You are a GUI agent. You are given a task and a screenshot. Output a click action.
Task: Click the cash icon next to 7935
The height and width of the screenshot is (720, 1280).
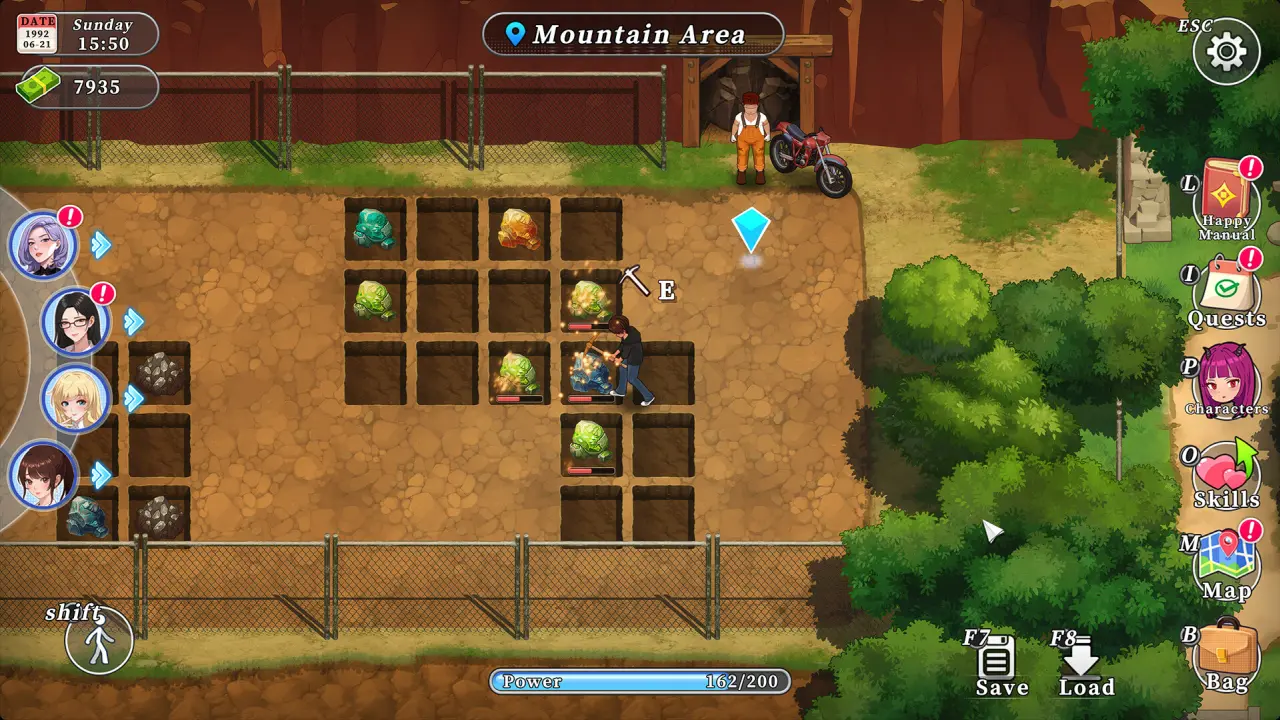38,87
